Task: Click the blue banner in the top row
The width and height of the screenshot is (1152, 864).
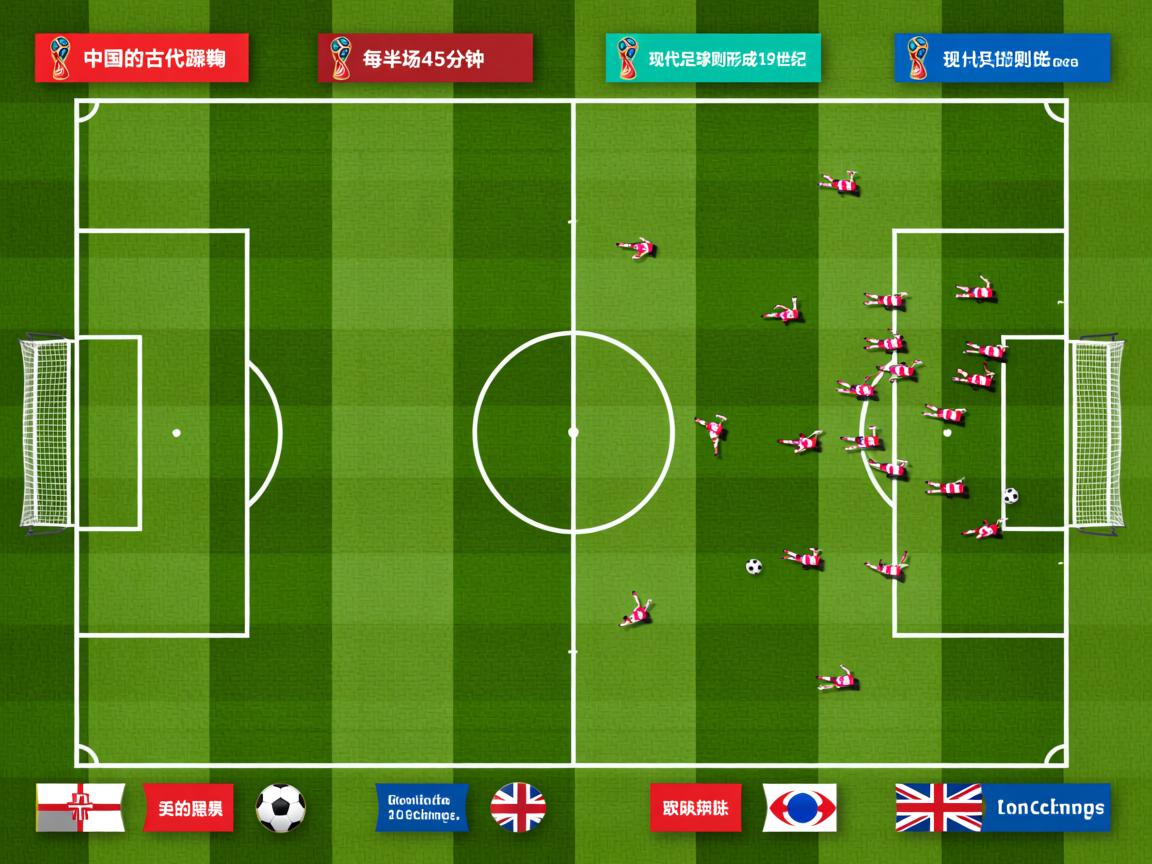Action: point(1001,58)
